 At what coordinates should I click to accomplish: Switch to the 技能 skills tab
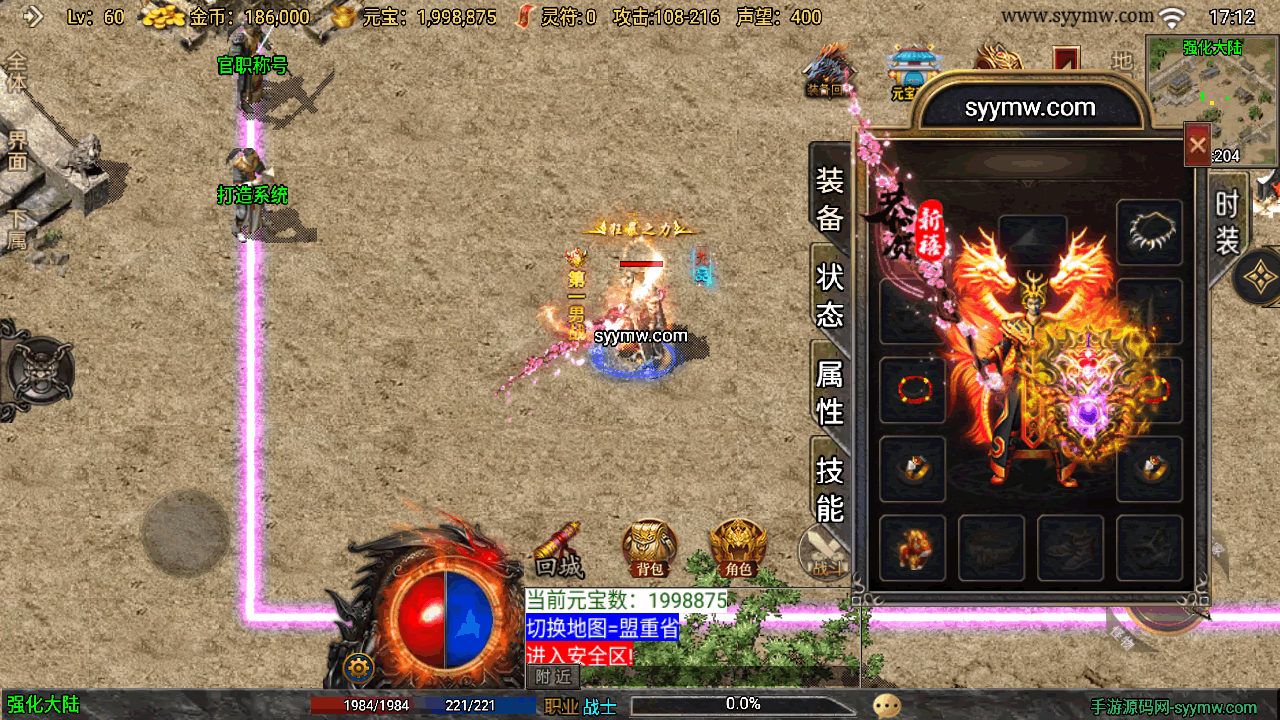pyautogui.click(x=830, y=488)
